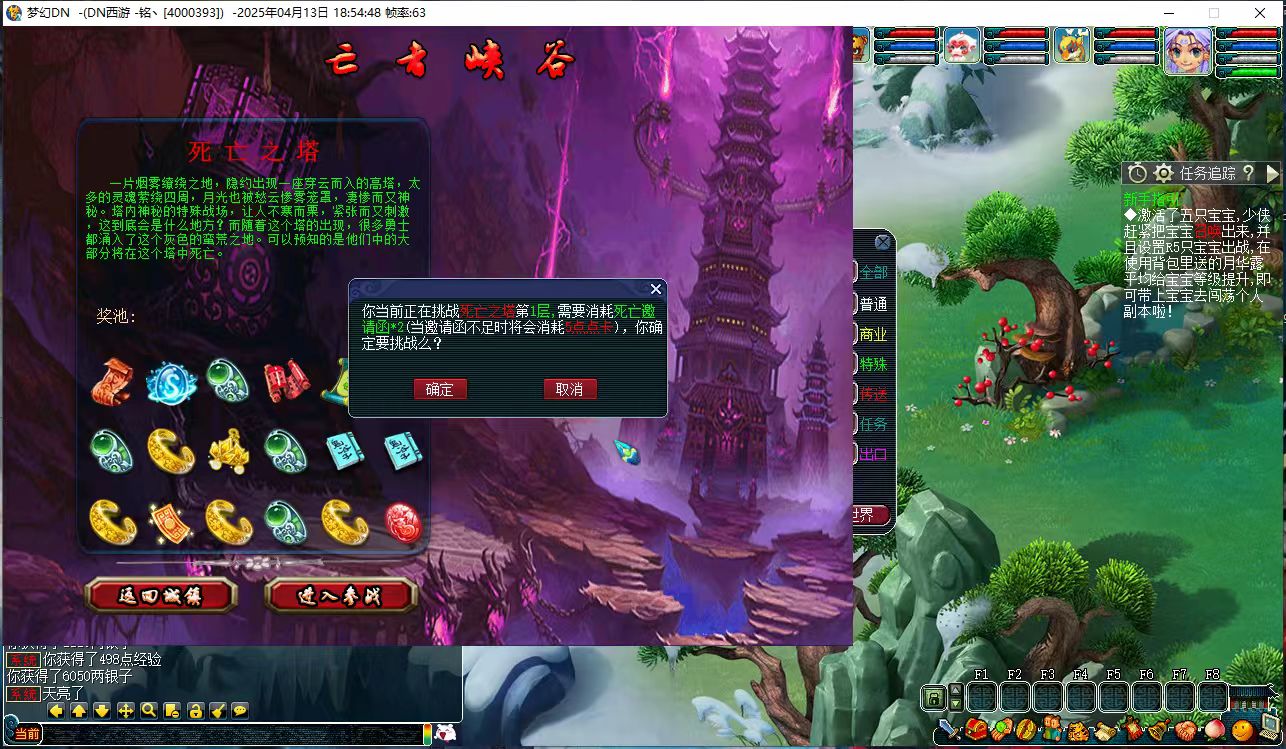
Task: Click the 返回城镇 return-to-town button
Action: point(161,595)
